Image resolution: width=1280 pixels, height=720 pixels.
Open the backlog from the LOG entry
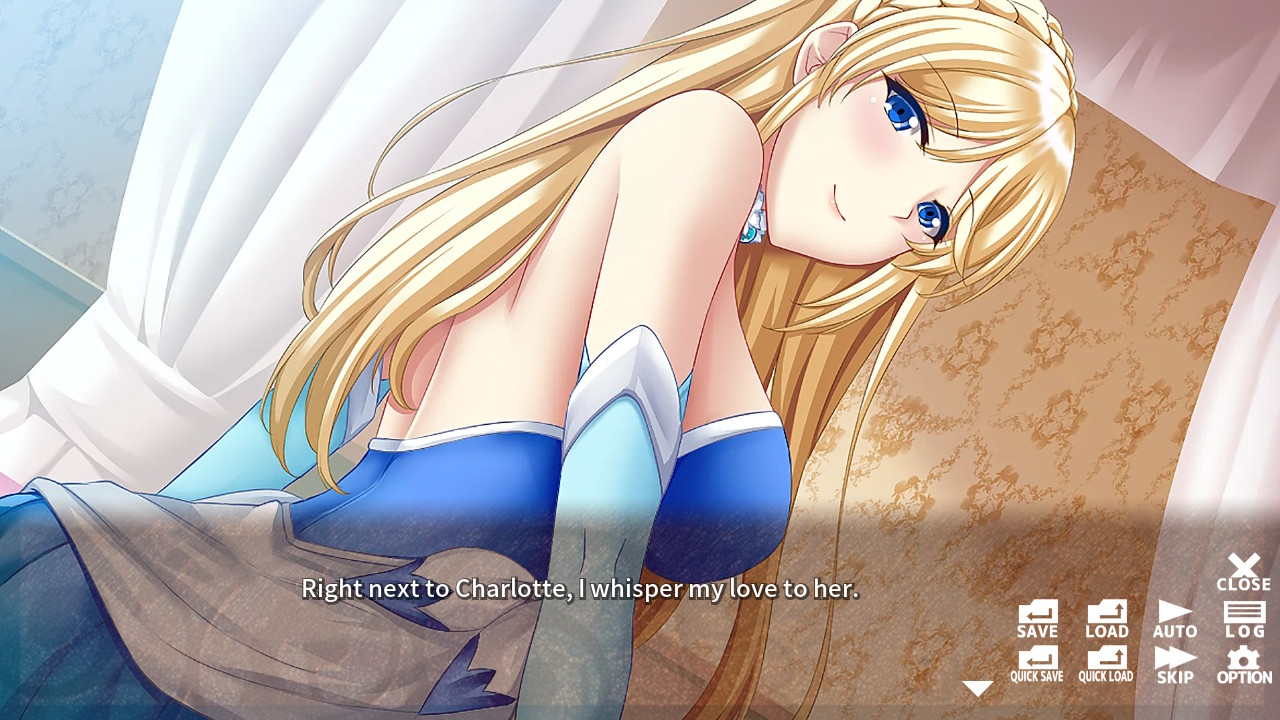tap(1243, 618)
